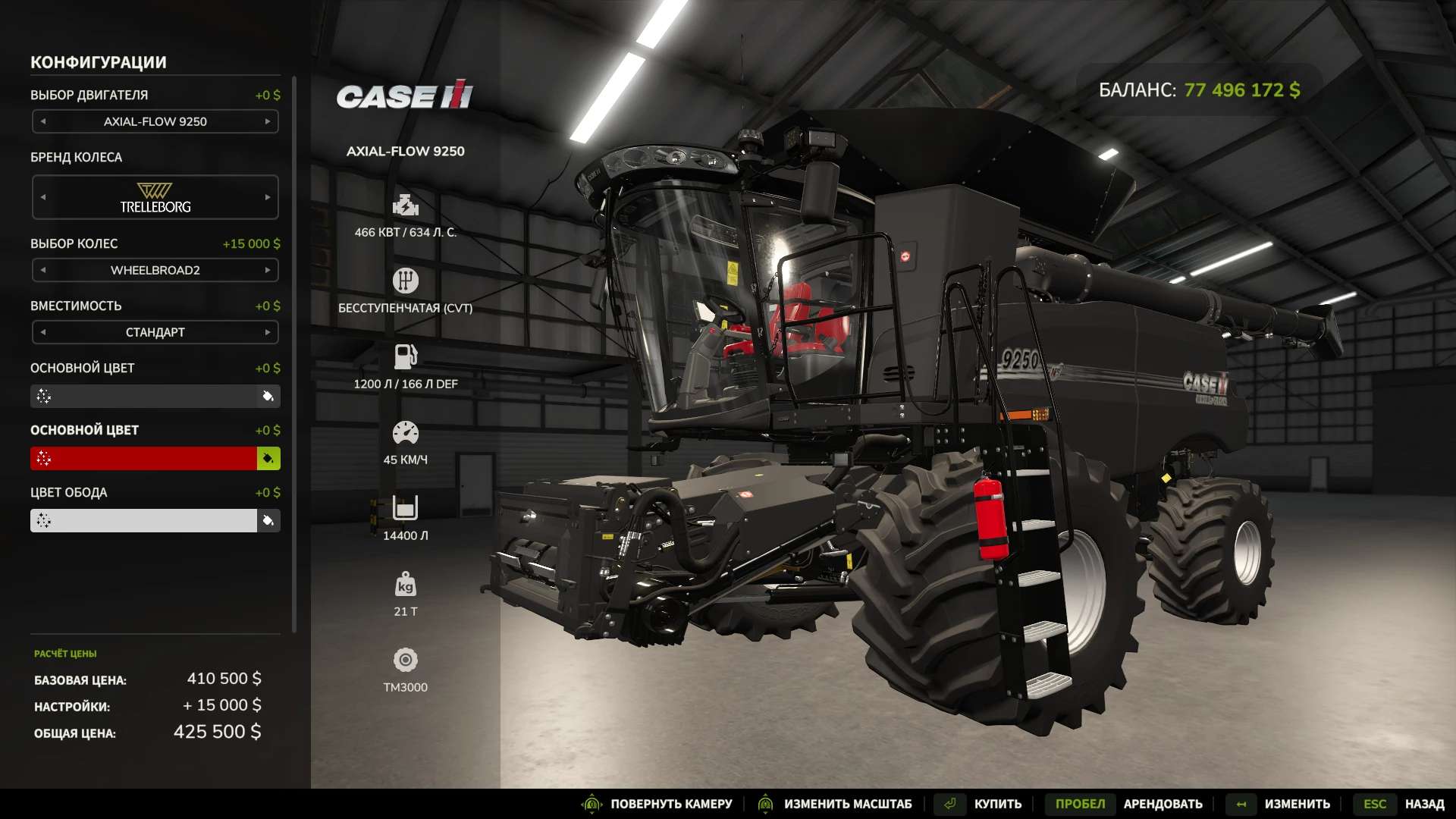Image resolution: width=1456 pixels, height=819 pixels.
Task: Click the change scale icon in bottom bar
Action: pos(767,804)
